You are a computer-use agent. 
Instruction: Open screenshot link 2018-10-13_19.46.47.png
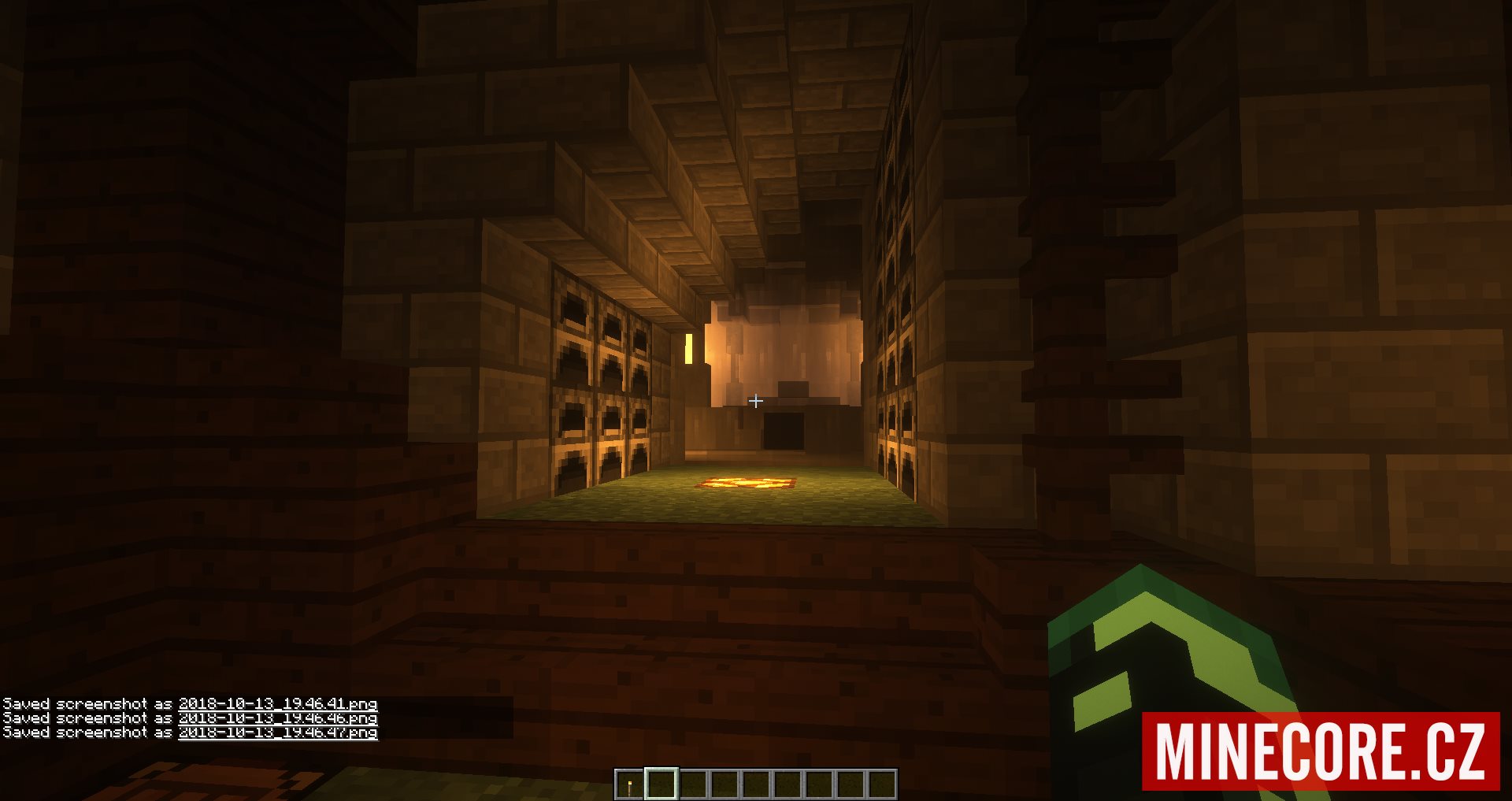[277, 732]
